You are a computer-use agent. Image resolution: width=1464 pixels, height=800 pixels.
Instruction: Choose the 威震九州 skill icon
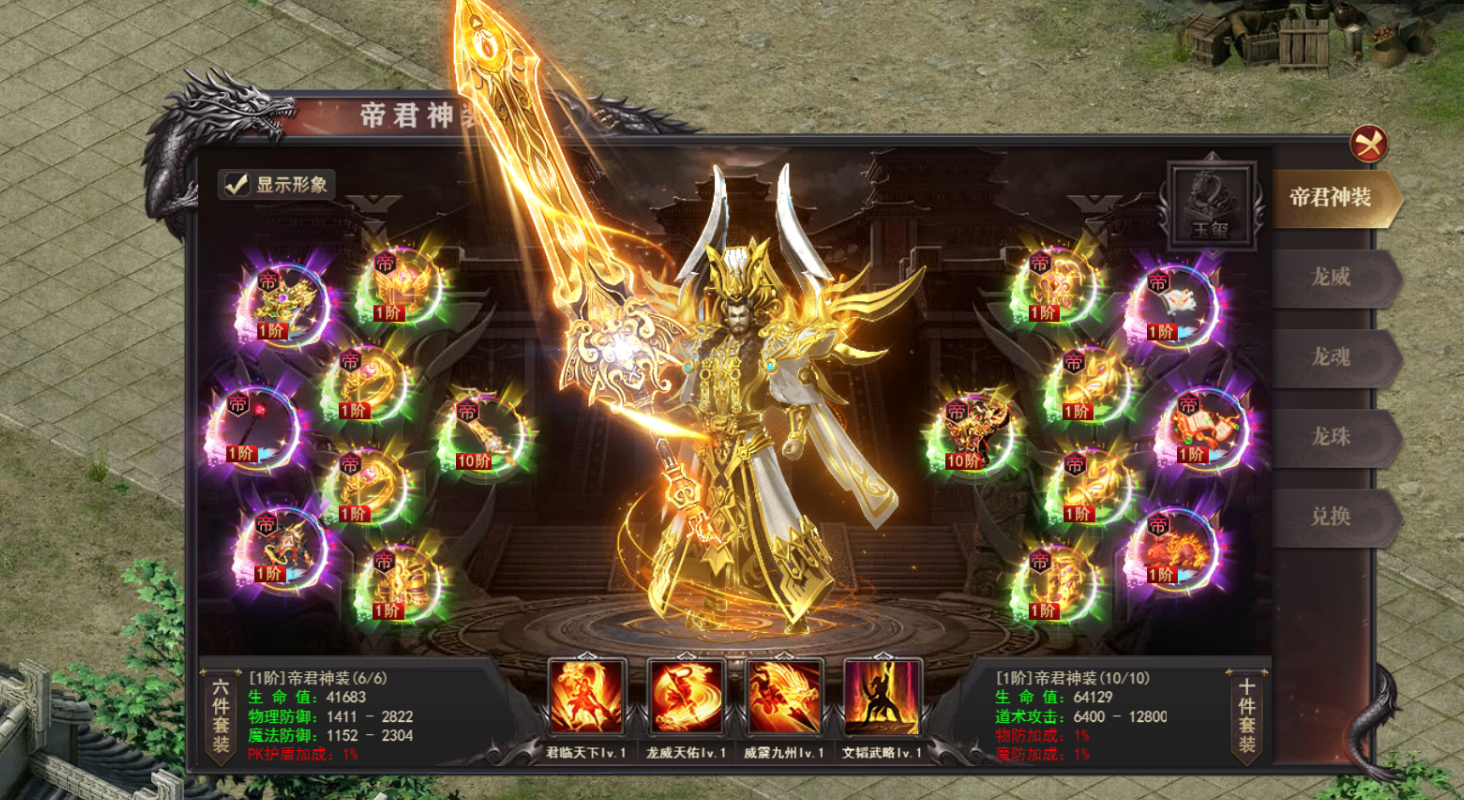coord(784,696)
